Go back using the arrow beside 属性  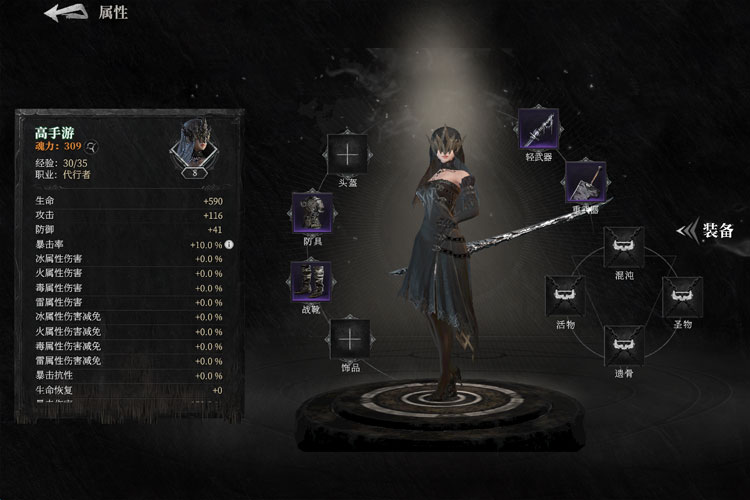[x=64, y=13]
